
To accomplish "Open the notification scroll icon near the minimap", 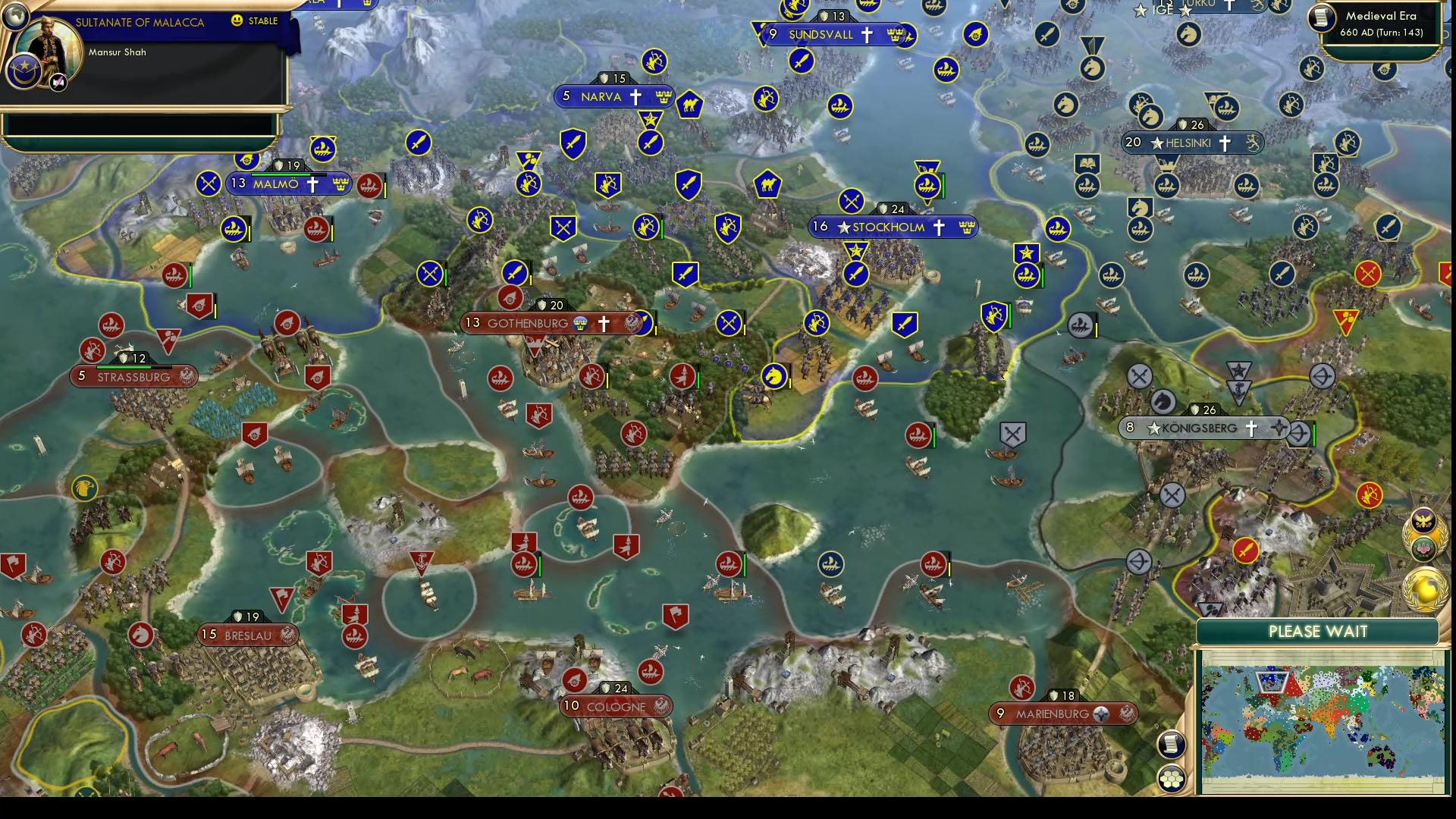I will tap(1170, 745).
